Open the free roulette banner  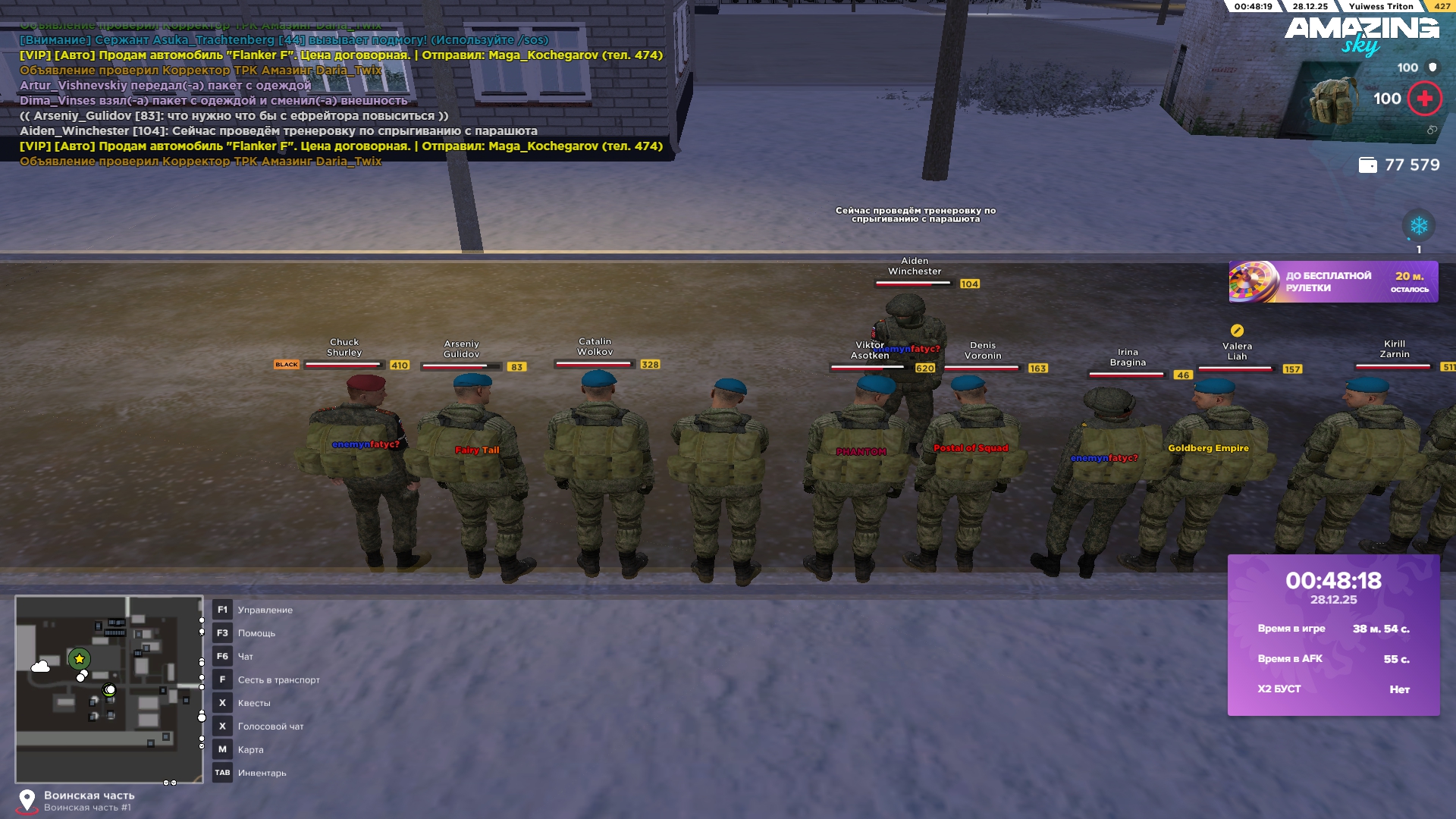(1333, 282)
